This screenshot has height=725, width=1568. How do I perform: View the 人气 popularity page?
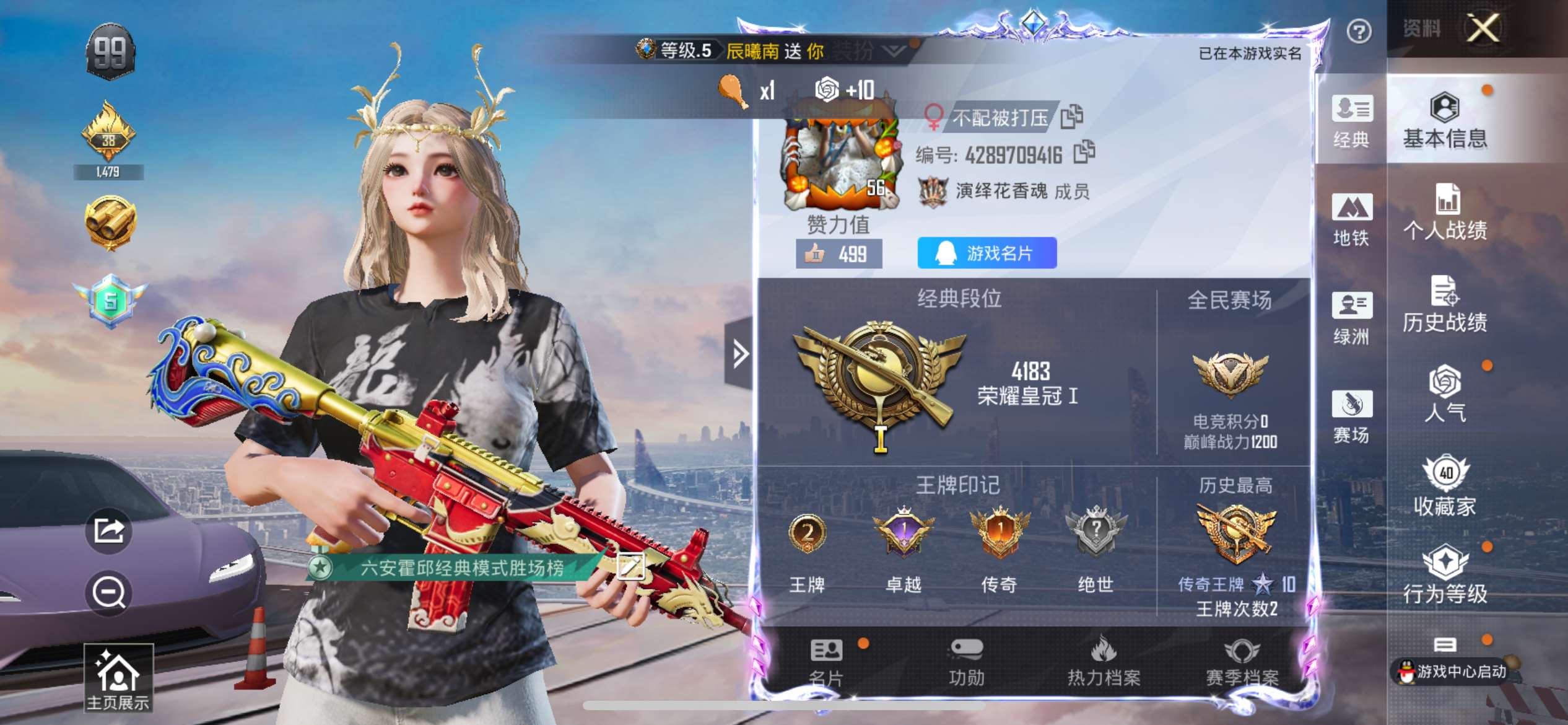1445,395
